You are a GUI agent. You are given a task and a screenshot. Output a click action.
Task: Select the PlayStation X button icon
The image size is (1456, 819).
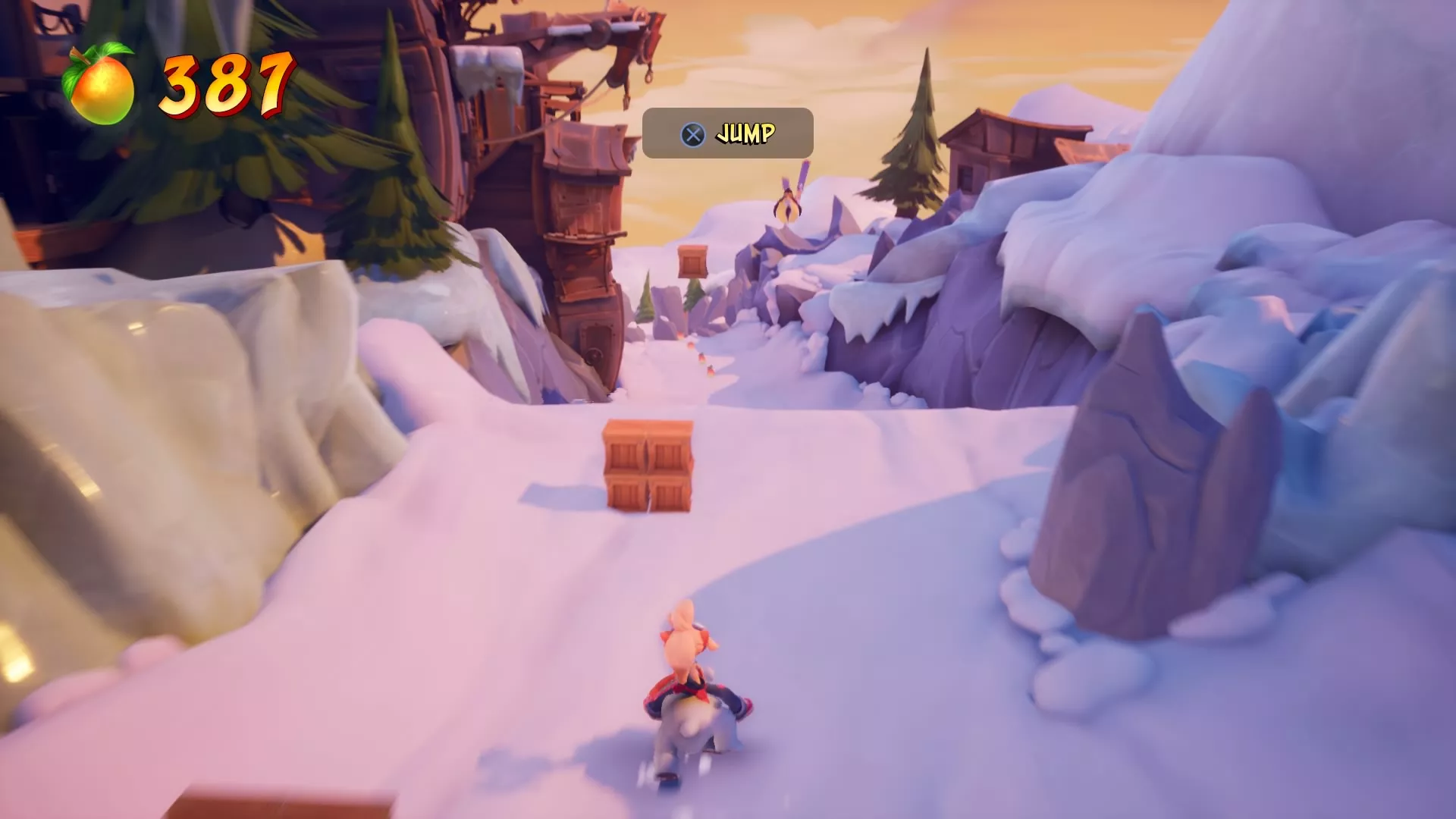click(x=691, y=133)
